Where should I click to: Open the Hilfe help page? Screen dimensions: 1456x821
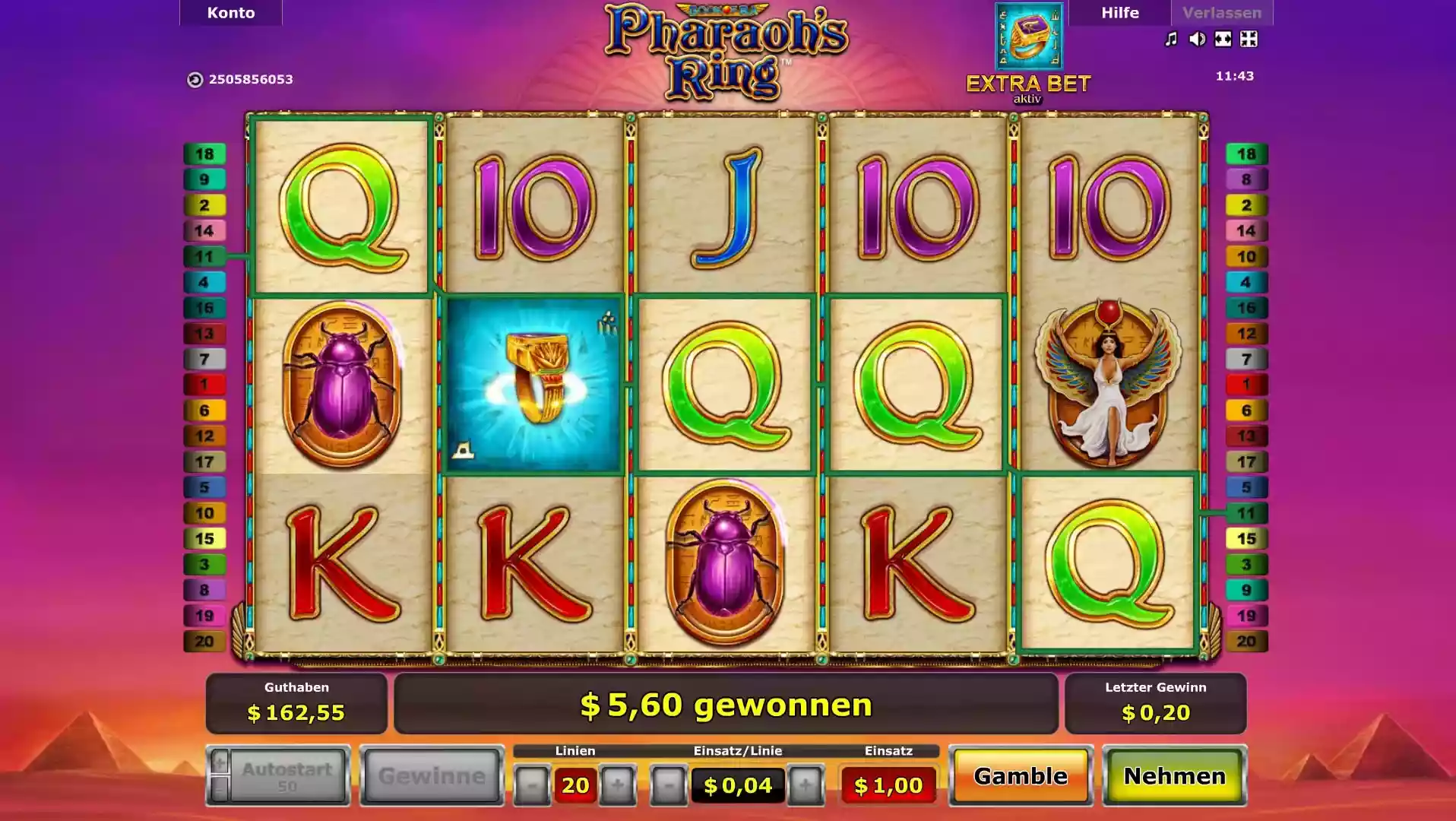[x=1119, y=13]
